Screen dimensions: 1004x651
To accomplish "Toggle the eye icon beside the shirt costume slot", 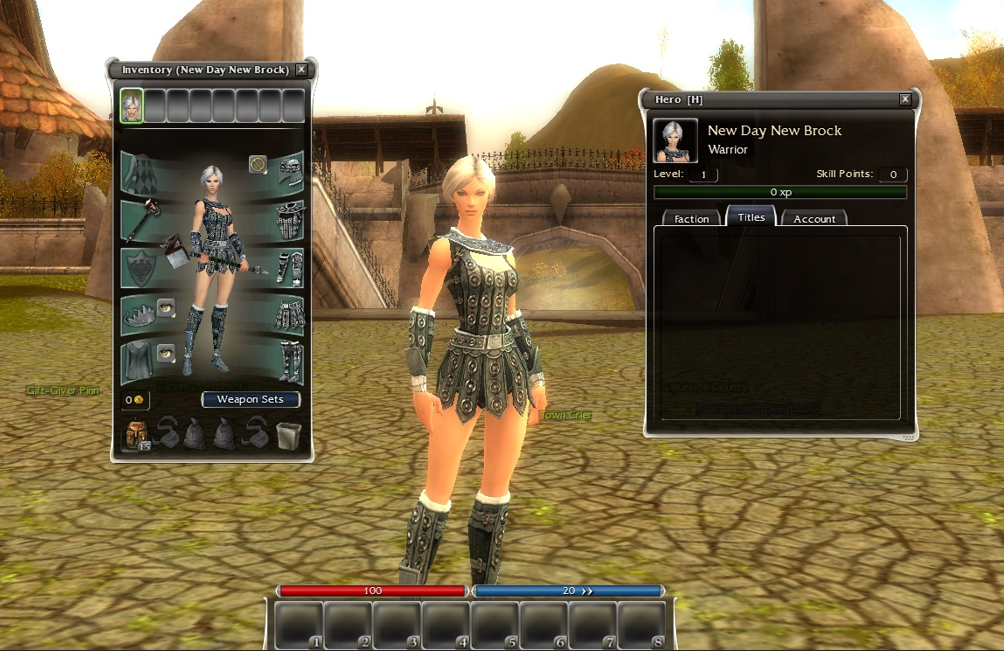I will 167,353.
